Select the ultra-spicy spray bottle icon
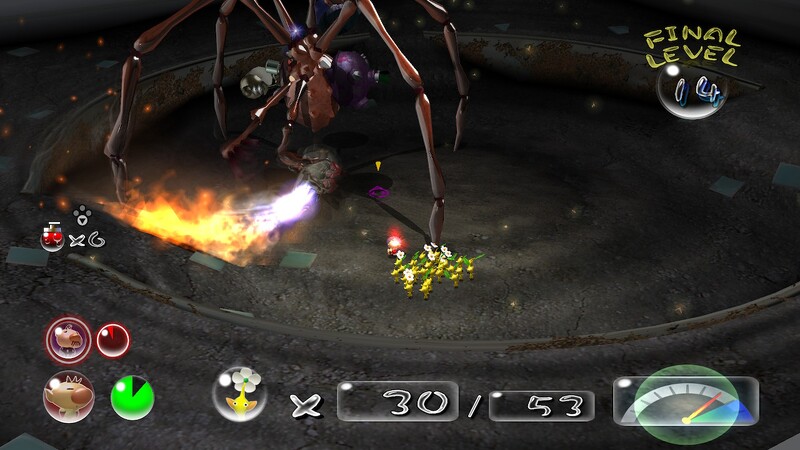Viewport: 800px width, 450px height. click(52, 236)
